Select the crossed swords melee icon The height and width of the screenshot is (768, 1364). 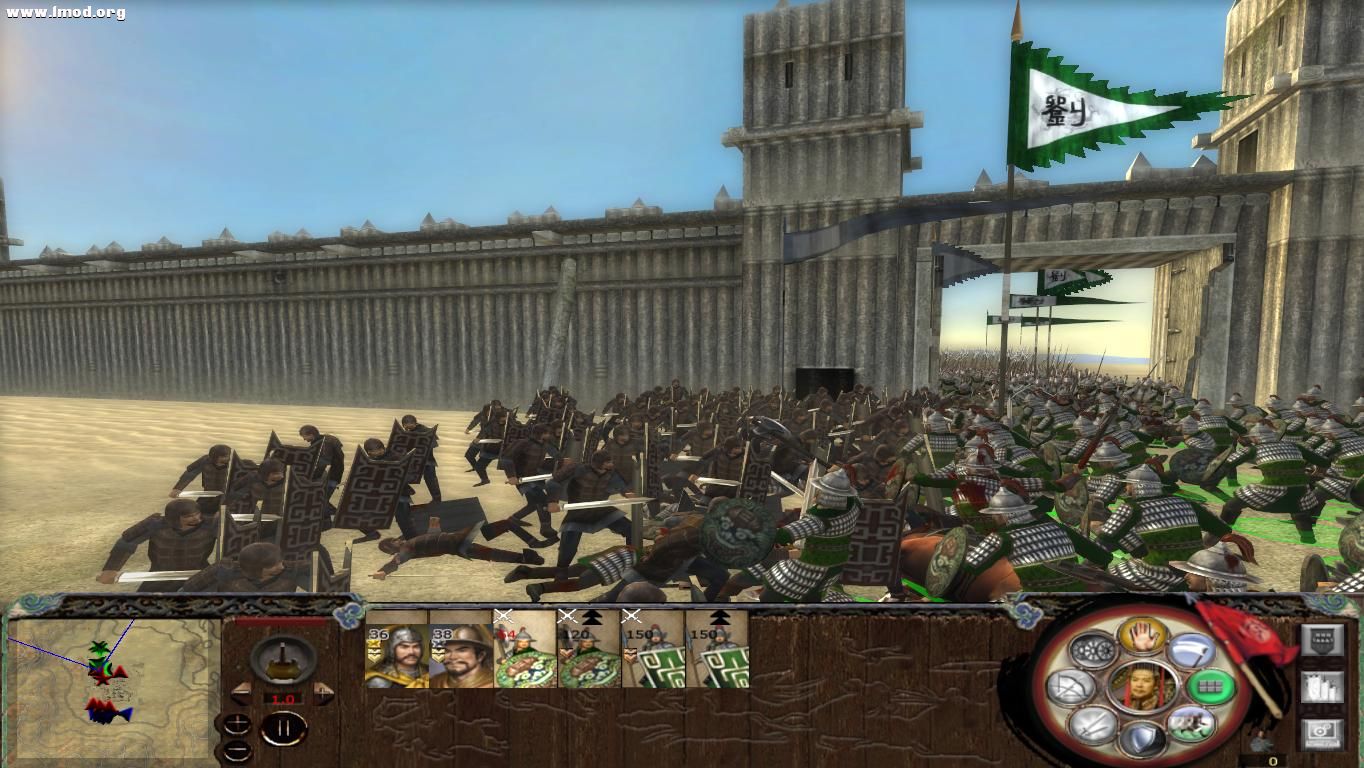[x=1094, y=726]
